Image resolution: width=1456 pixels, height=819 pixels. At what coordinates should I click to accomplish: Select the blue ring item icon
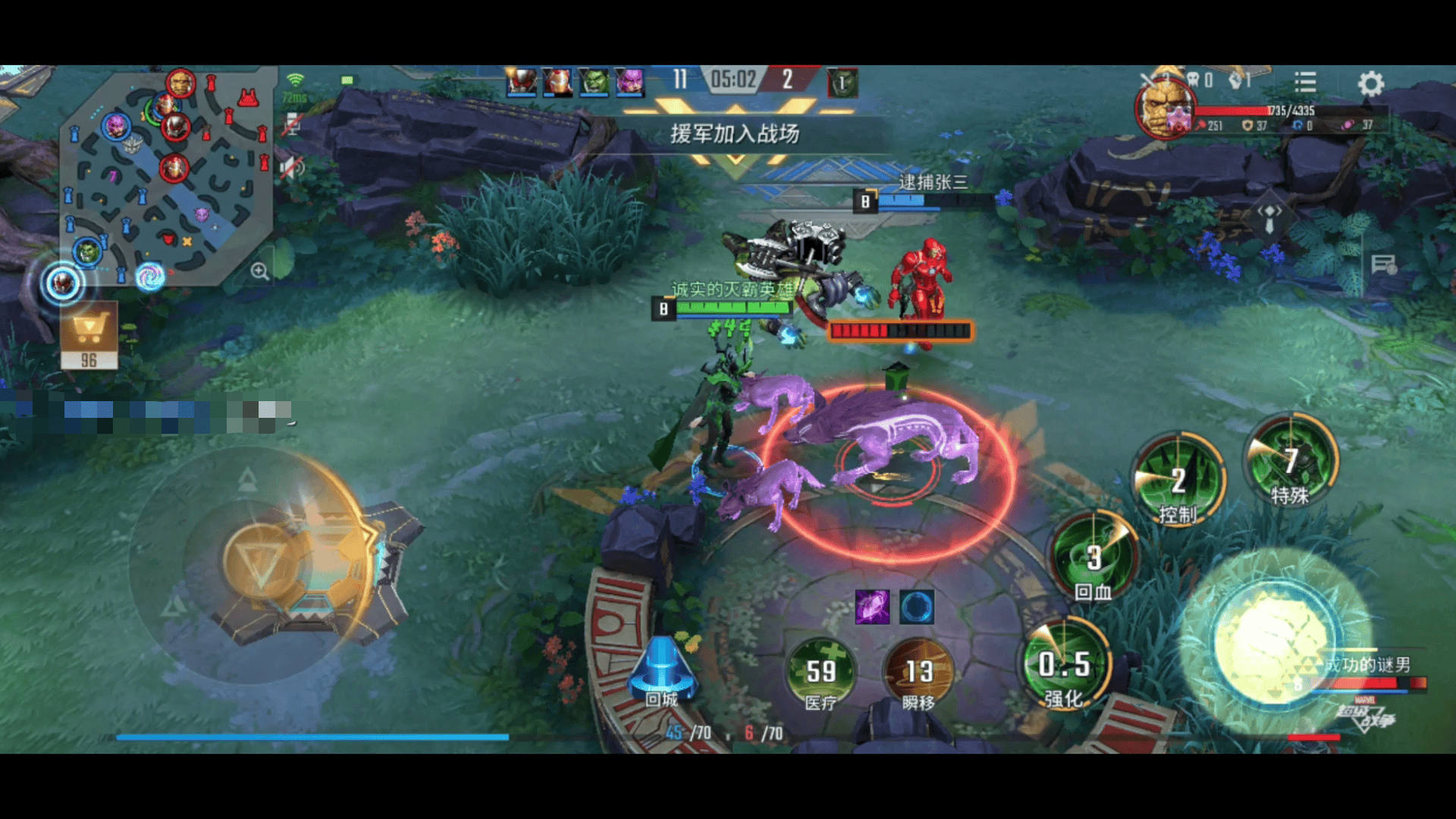coord(916,607)
